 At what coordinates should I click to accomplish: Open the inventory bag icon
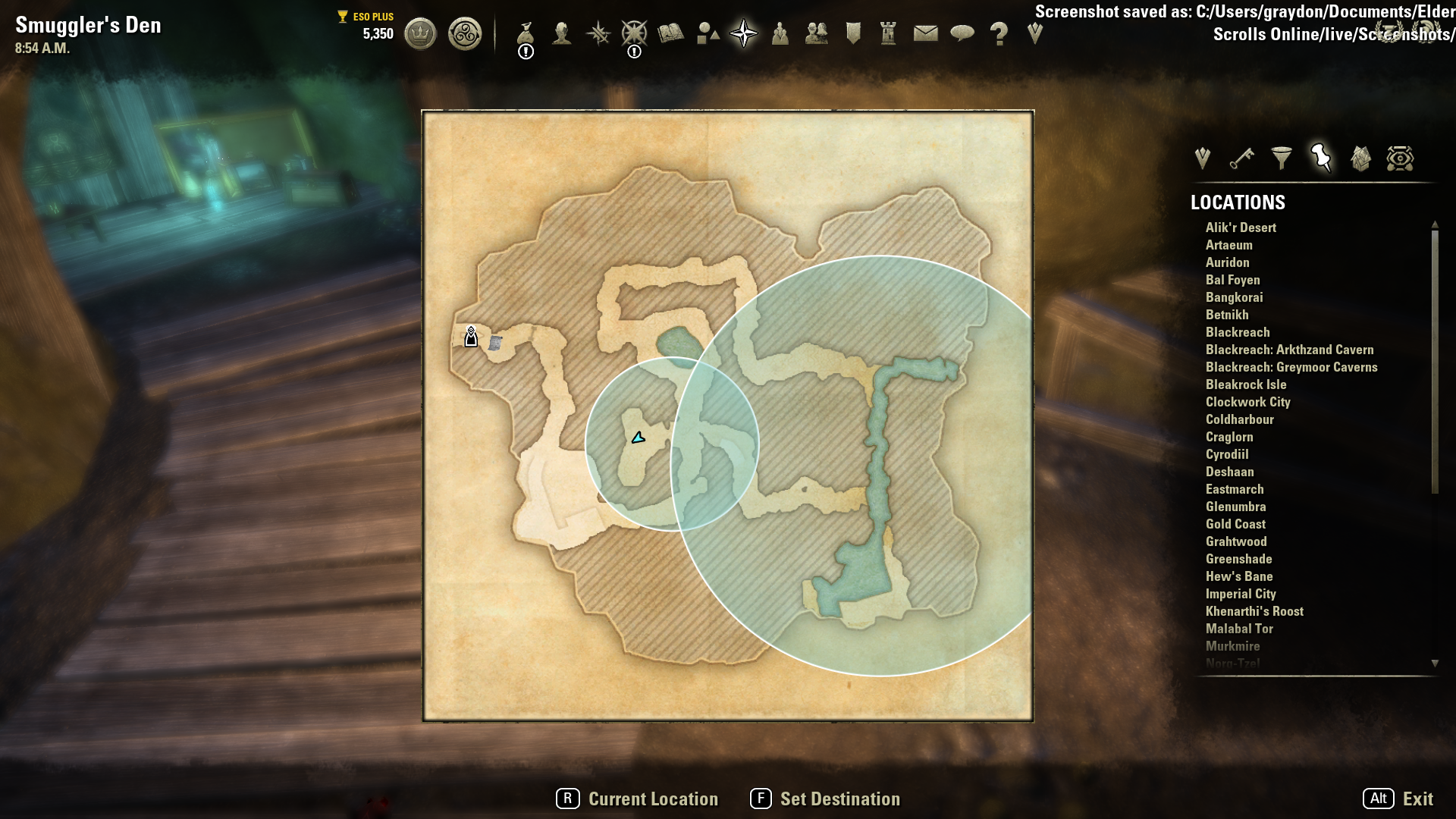pyautogui.click(x=526, y=33)
